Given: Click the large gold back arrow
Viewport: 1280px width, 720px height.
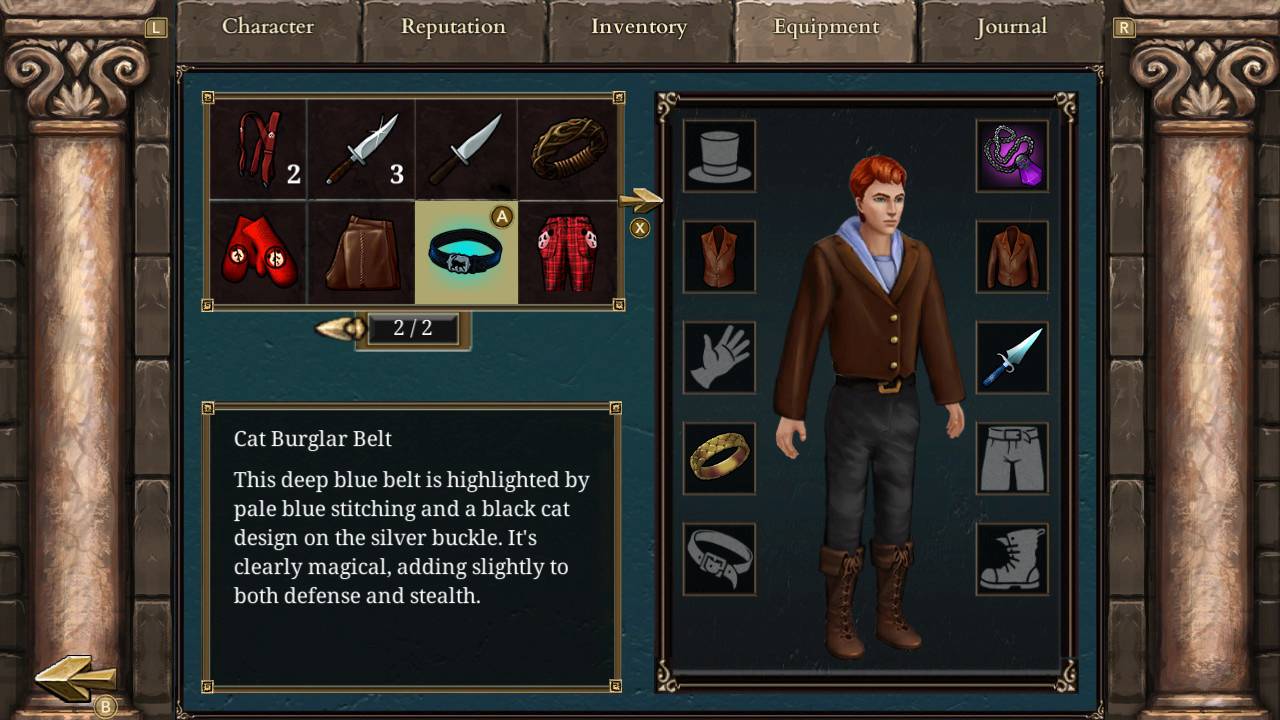Looking at the screenshot, I should pyautogui.click(x=76, y=678).
